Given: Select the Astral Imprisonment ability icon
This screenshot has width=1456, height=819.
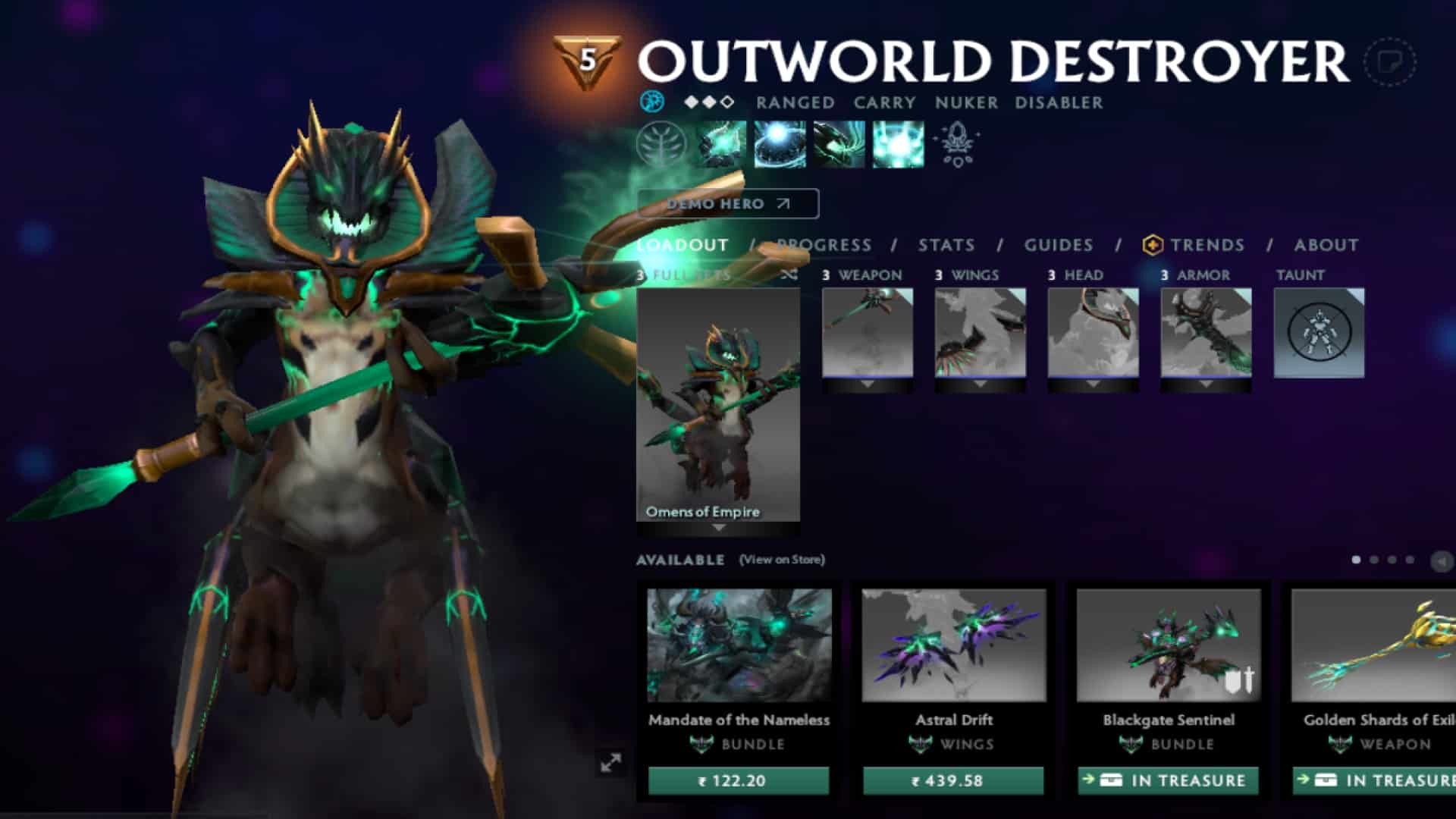Looking at the screenshot, I should (777, 146).
